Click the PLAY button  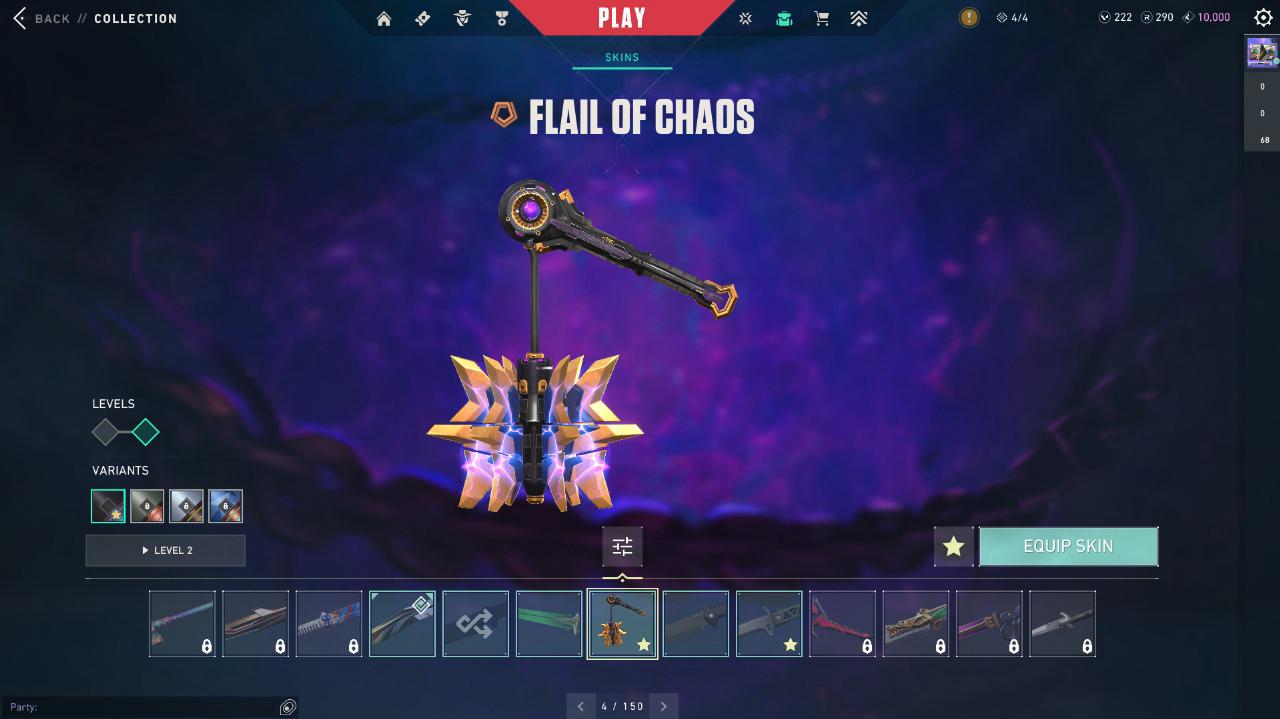(x=622, y=18)
